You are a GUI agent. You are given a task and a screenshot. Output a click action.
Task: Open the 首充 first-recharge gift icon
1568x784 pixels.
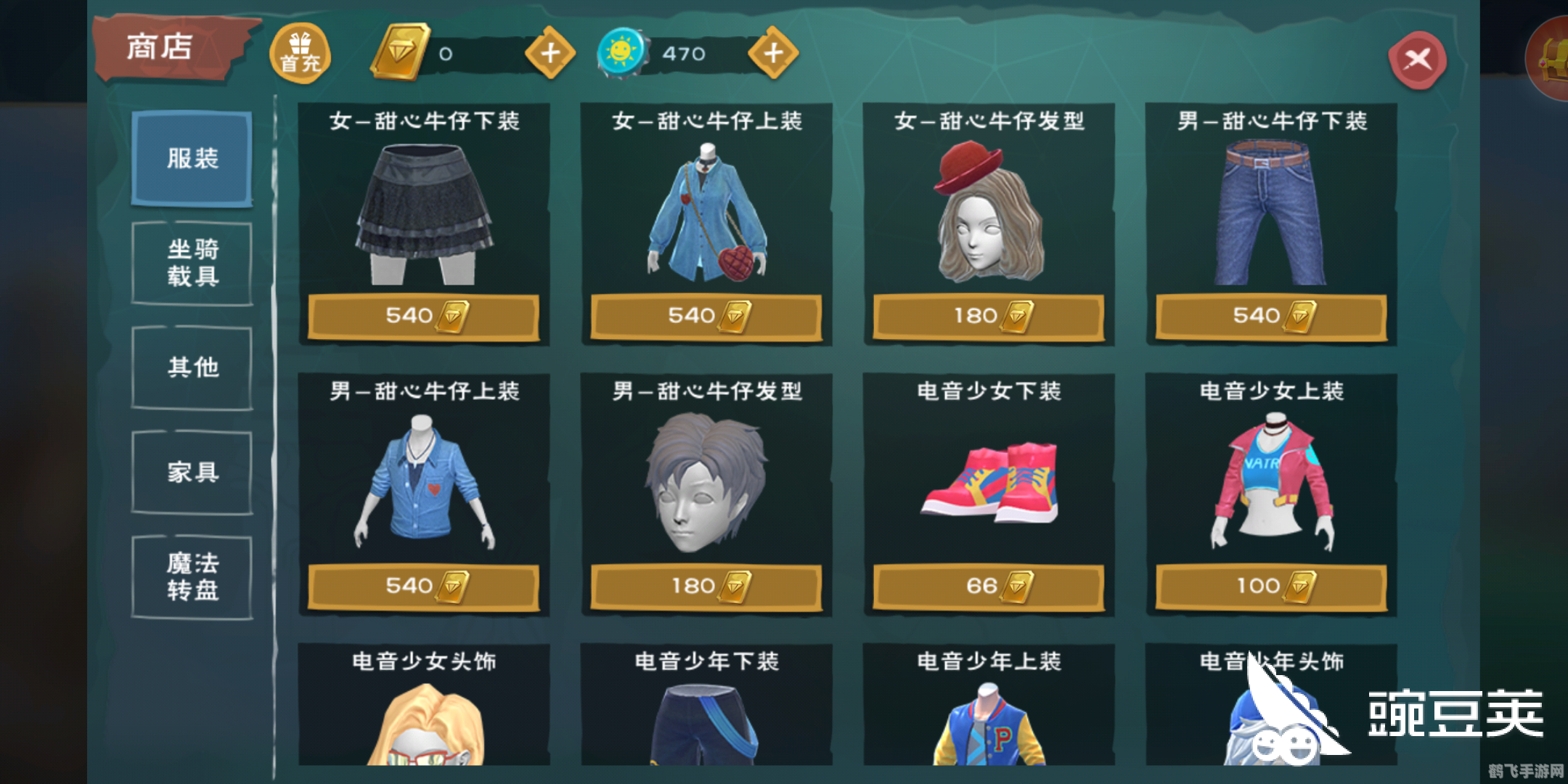coord(300,52)
